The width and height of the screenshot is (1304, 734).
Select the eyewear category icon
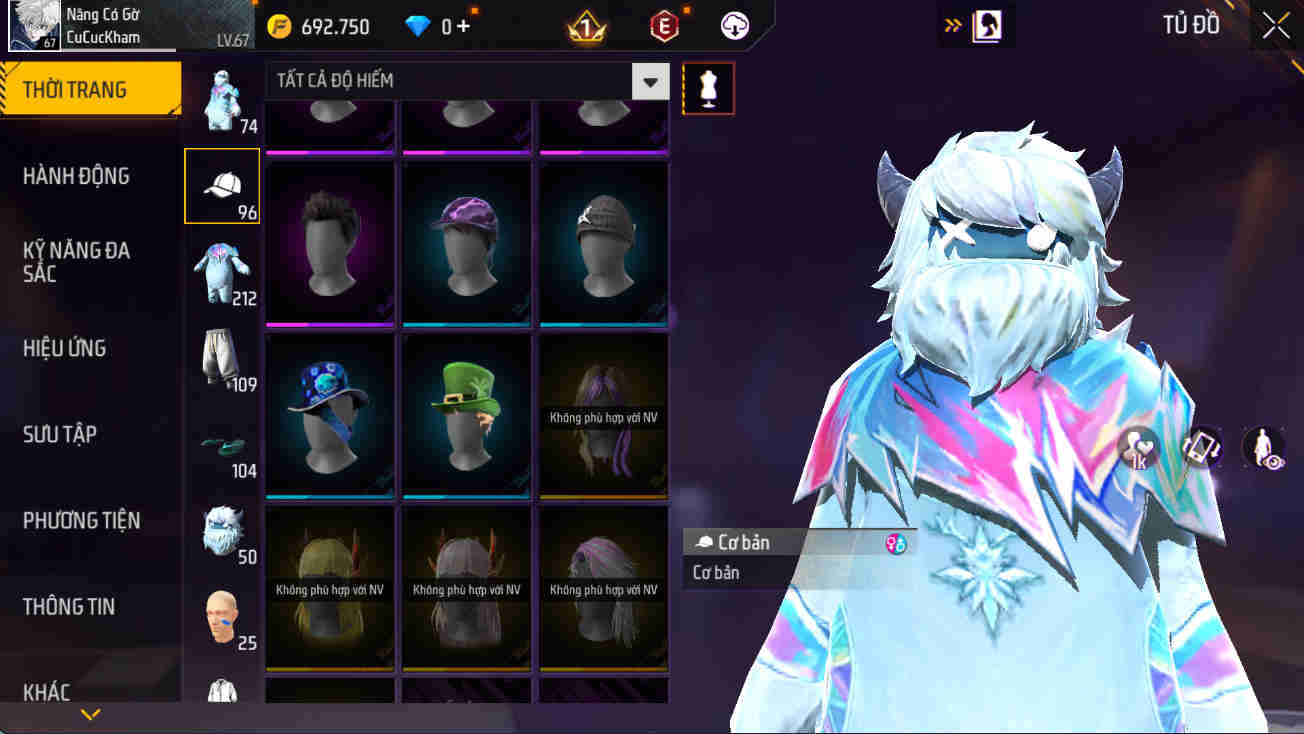pos(221,443)
